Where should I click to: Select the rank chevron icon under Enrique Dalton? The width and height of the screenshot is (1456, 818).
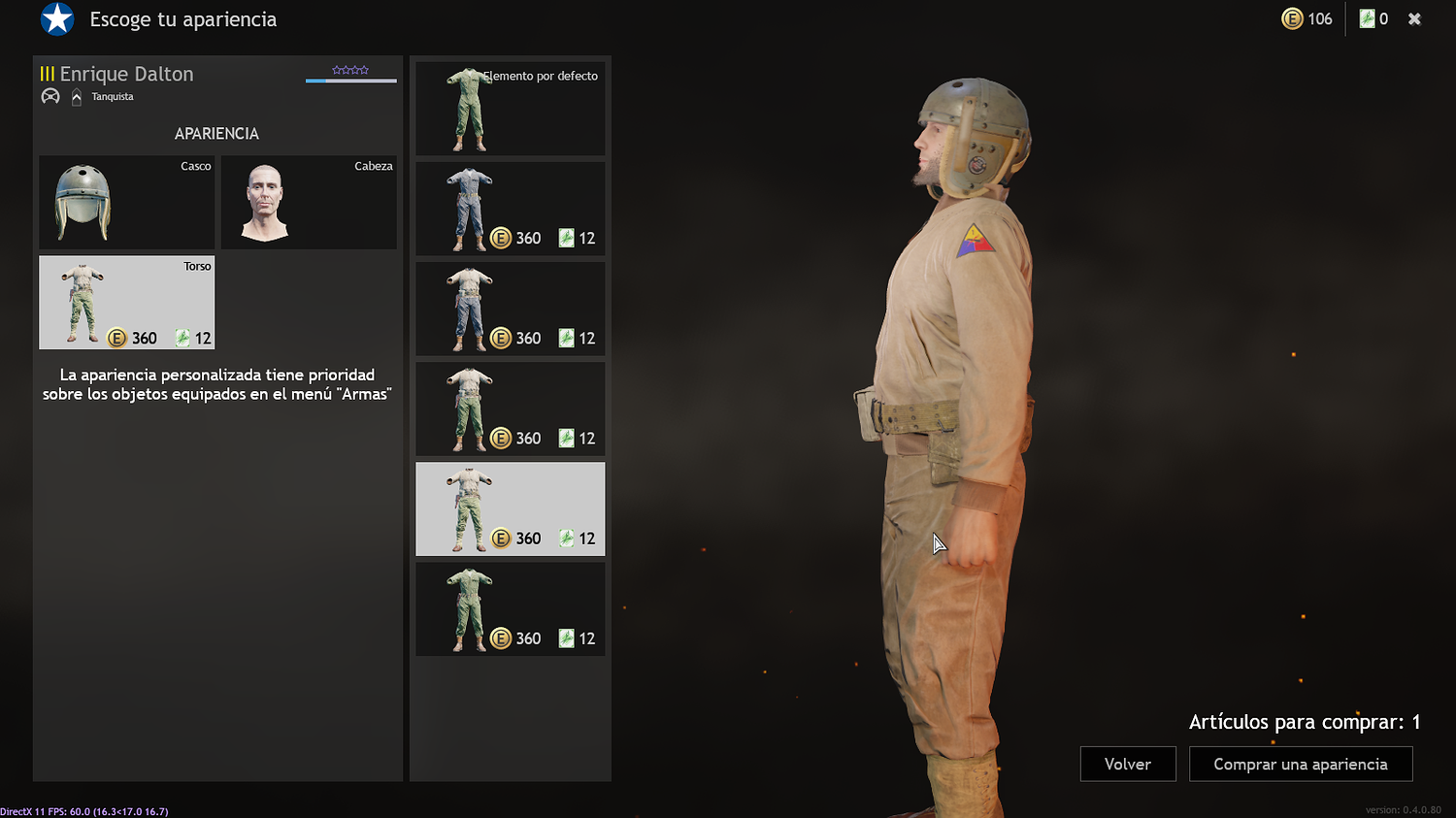pyautogui.click(x=76, y=95)
